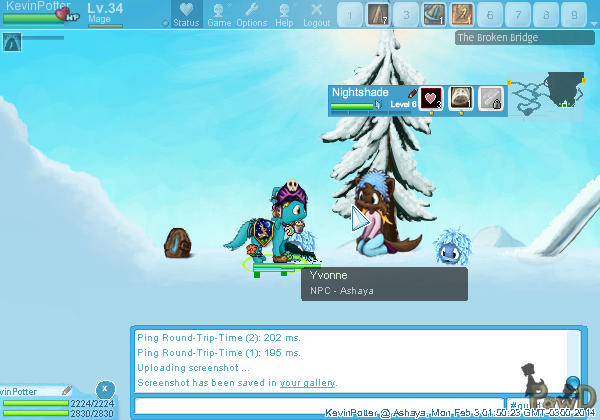Open the Help menu
This screenshot has height=420, width=600.
pyautogui.click(x=285, y=15)
